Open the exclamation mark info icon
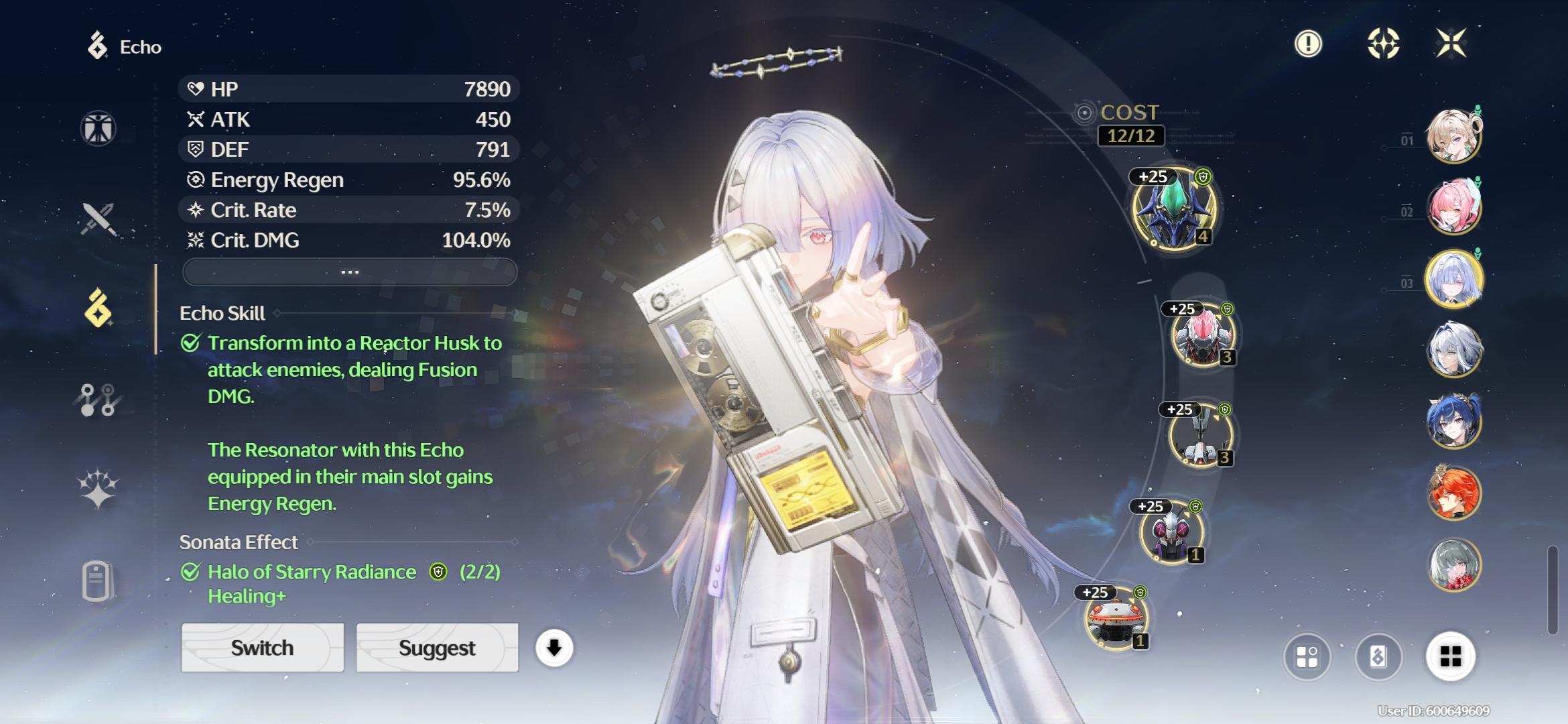 [1307, 44]
